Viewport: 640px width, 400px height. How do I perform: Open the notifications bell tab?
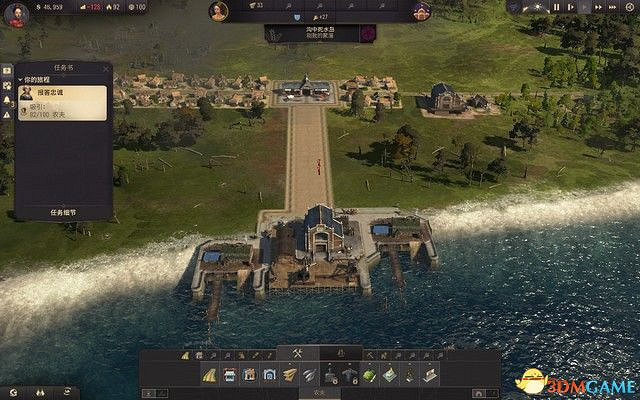pyautogui.click(x=7, y=100)
